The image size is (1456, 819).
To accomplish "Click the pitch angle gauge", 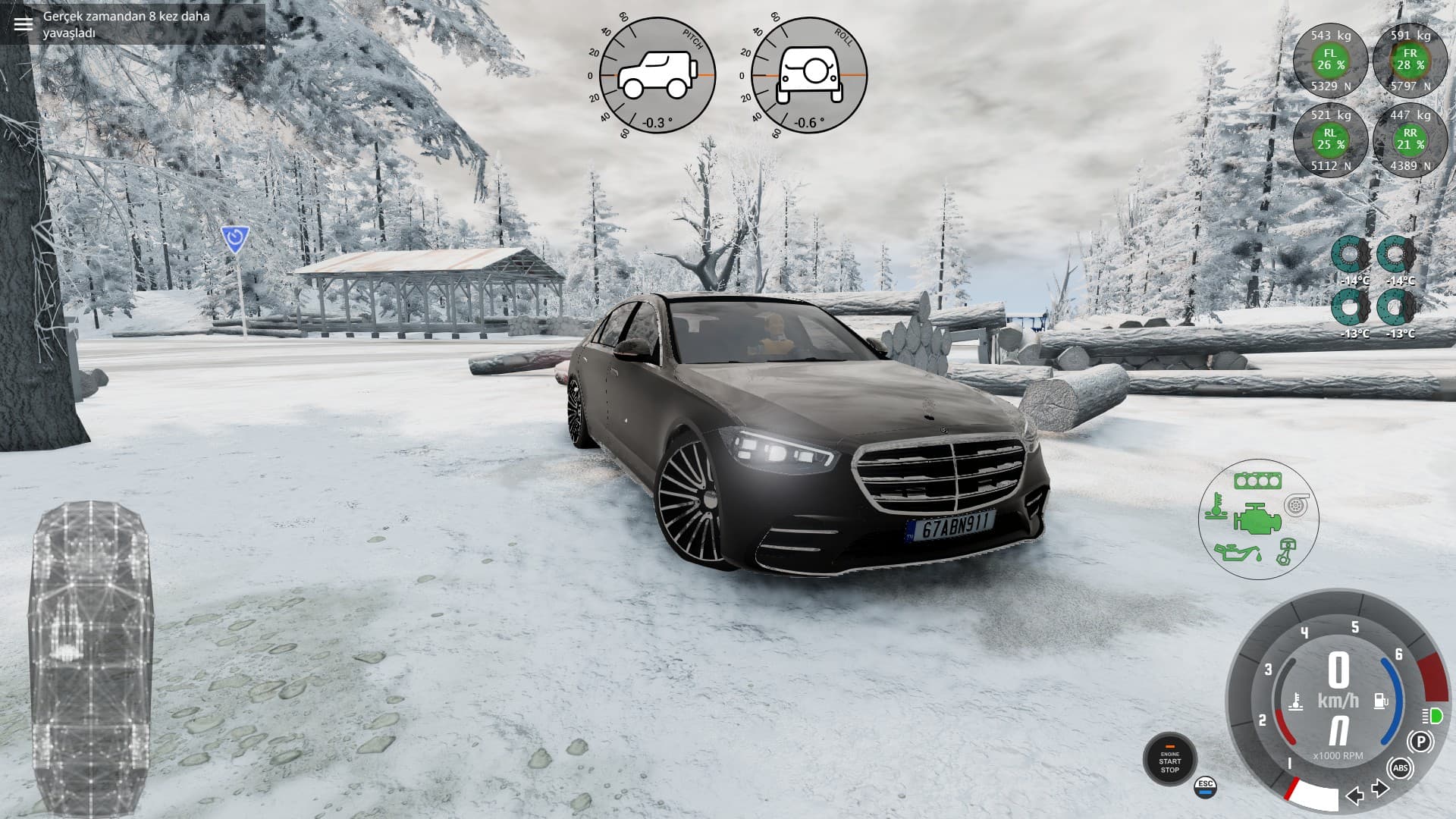I will point(657,76).
